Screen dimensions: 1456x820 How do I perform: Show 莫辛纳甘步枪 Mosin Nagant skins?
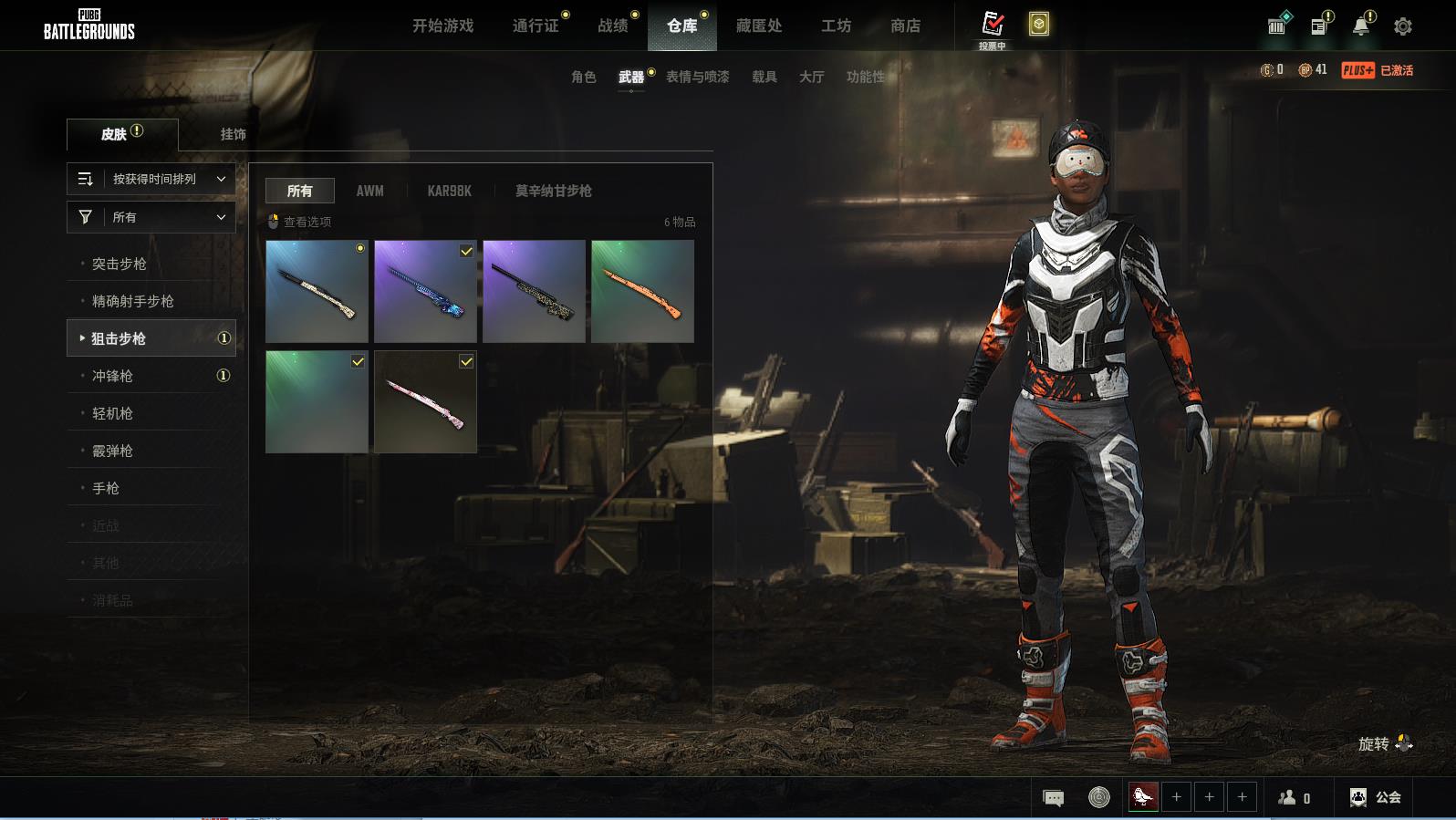click(x=553, y=191)
